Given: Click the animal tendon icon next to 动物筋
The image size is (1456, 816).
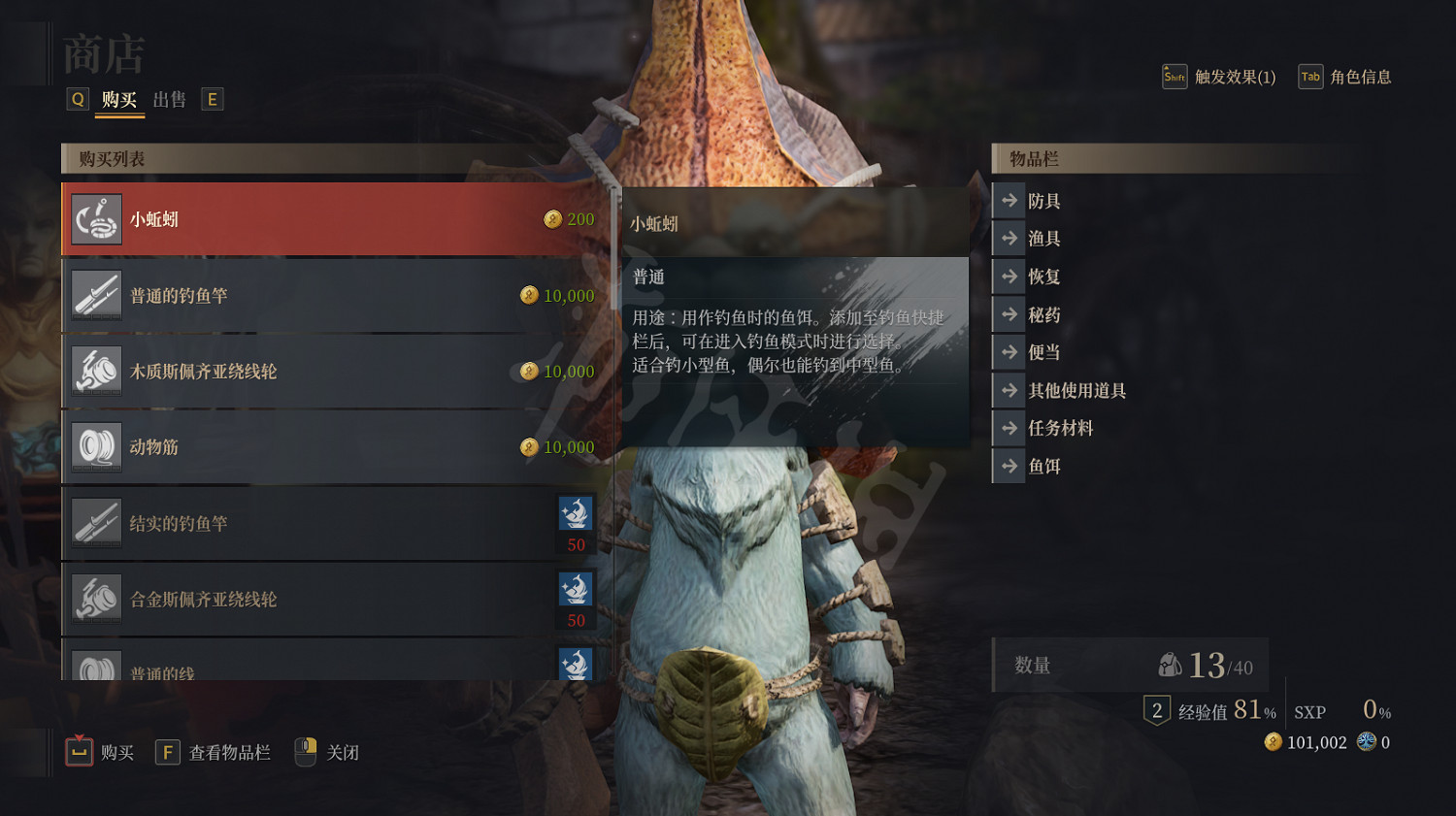Looking at the screenshot, I should pos(96,446).
